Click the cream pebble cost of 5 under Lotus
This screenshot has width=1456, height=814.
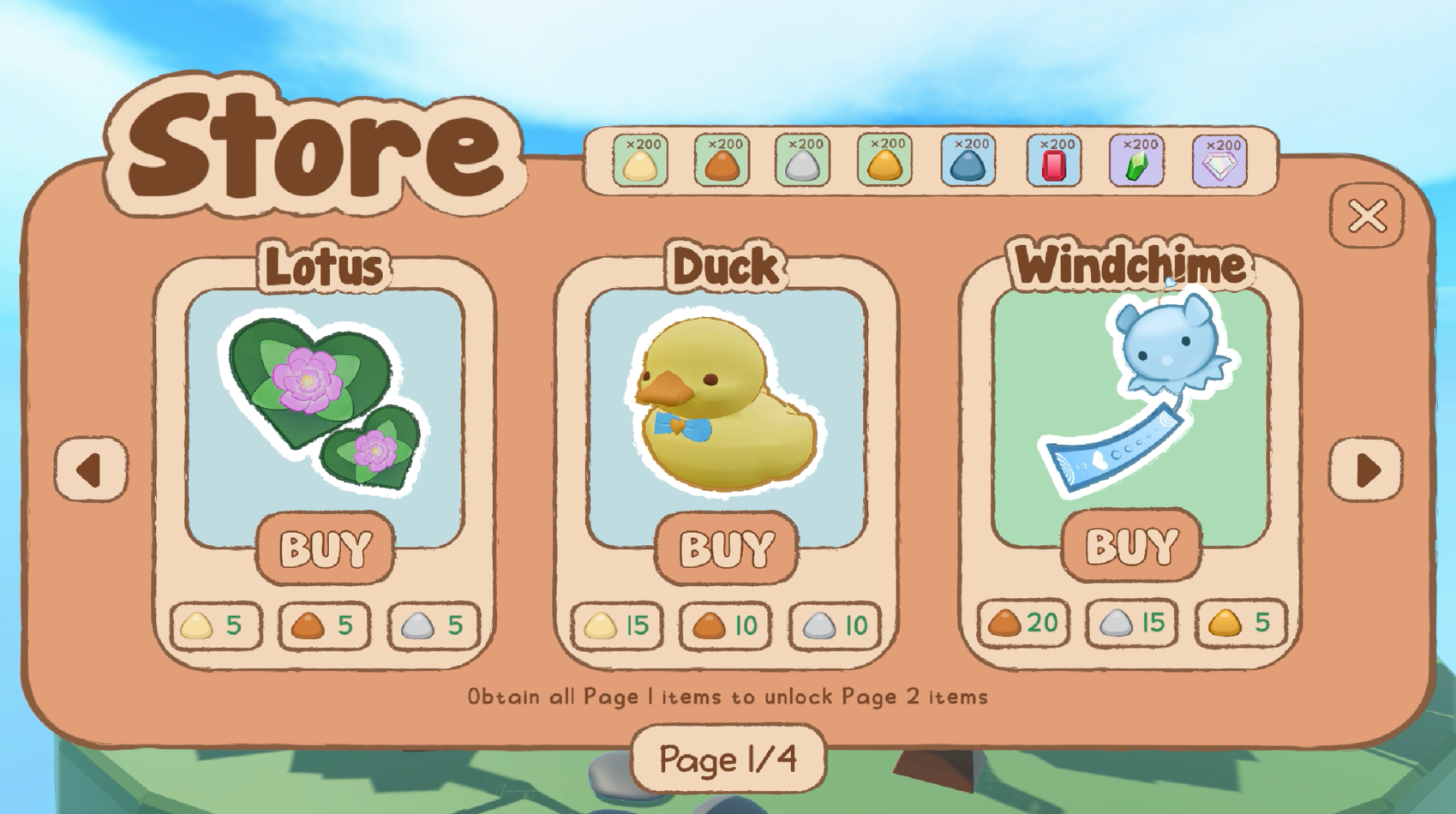point(215,625)
